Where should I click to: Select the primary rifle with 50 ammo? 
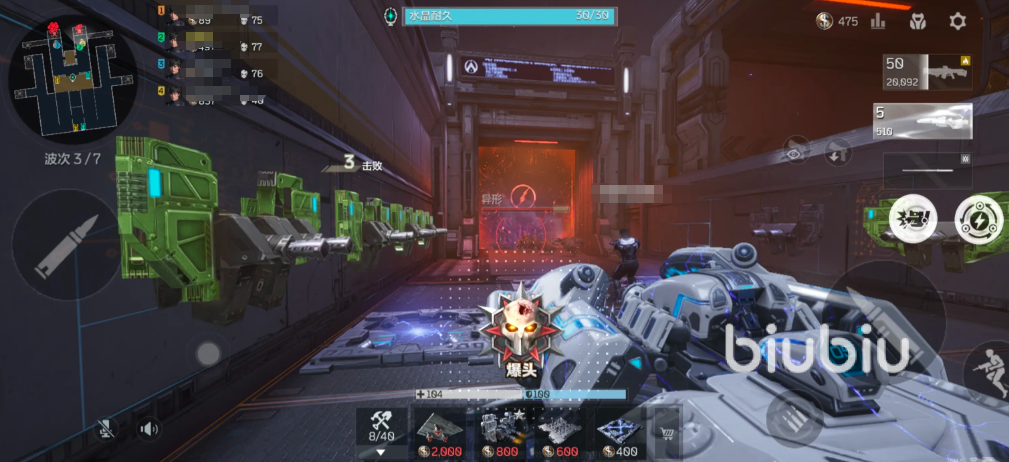[x=927, y=73]
